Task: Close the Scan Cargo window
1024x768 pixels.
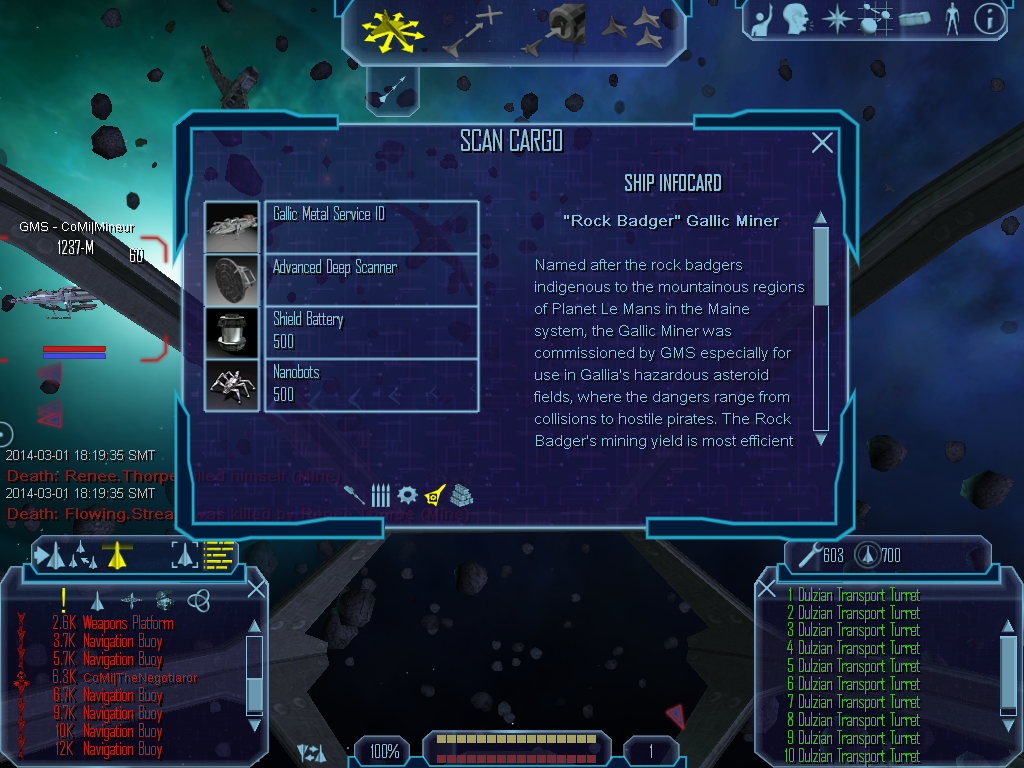Action: [822, 143]
